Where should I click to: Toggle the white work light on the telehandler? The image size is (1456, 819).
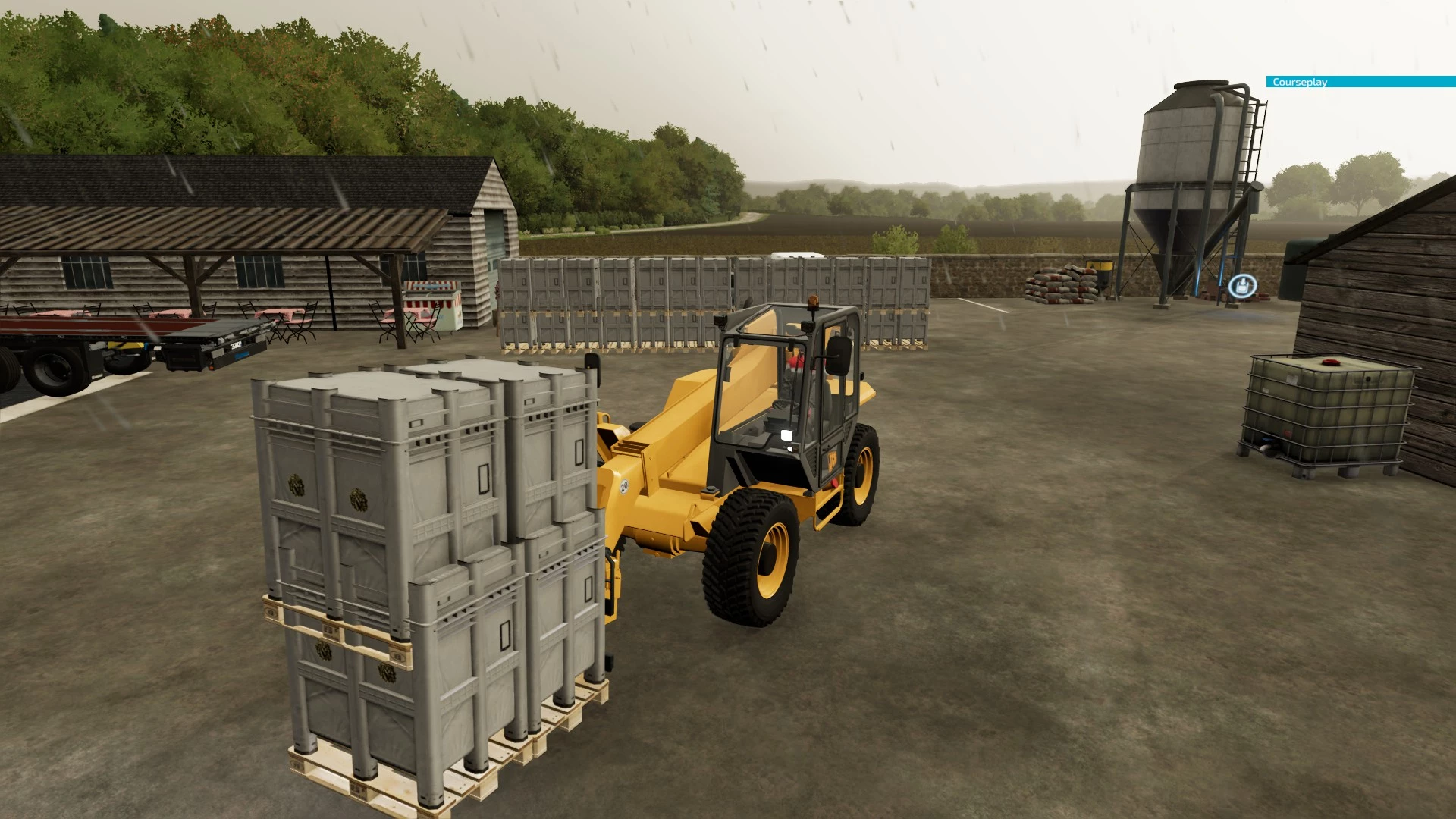[x=785, y=434]
